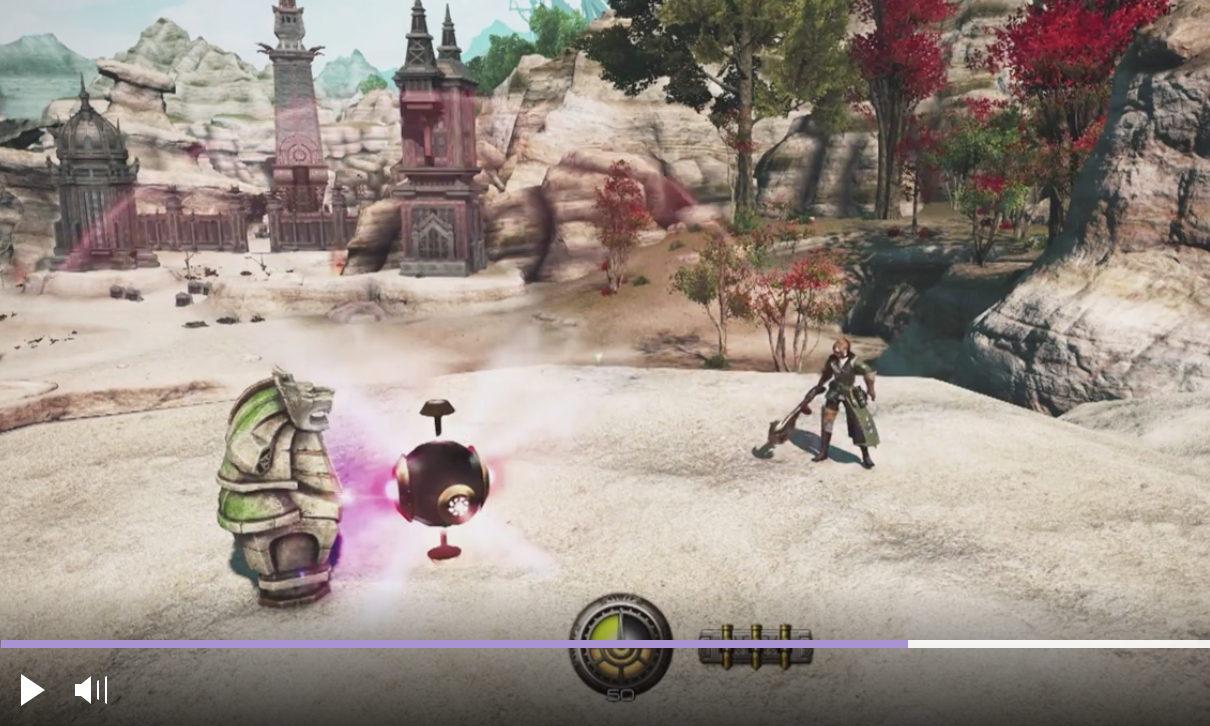
Task: Mute the video's sound with the speaker icon
Action: point(90,690)
